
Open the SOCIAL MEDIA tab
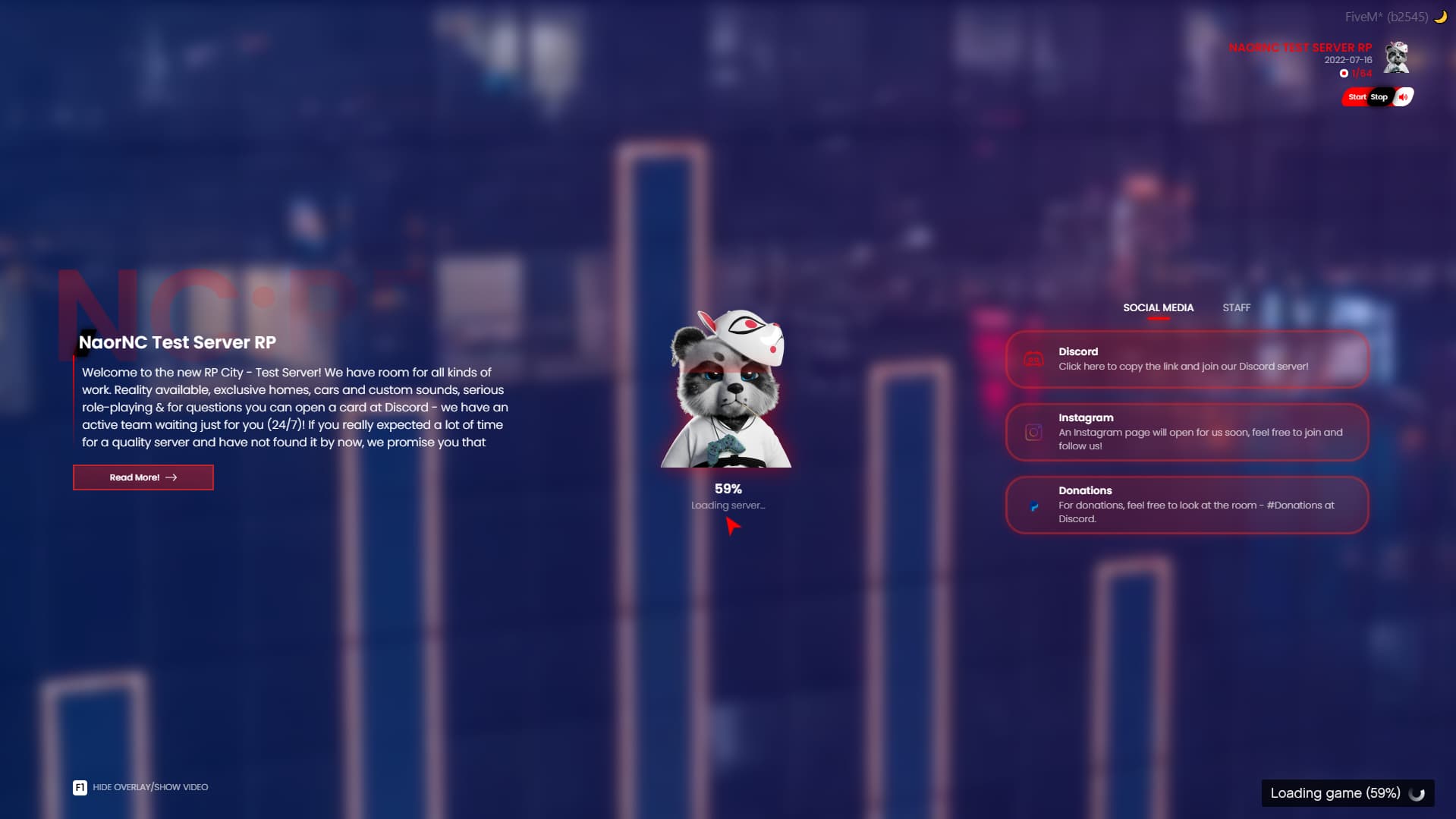1158,308
